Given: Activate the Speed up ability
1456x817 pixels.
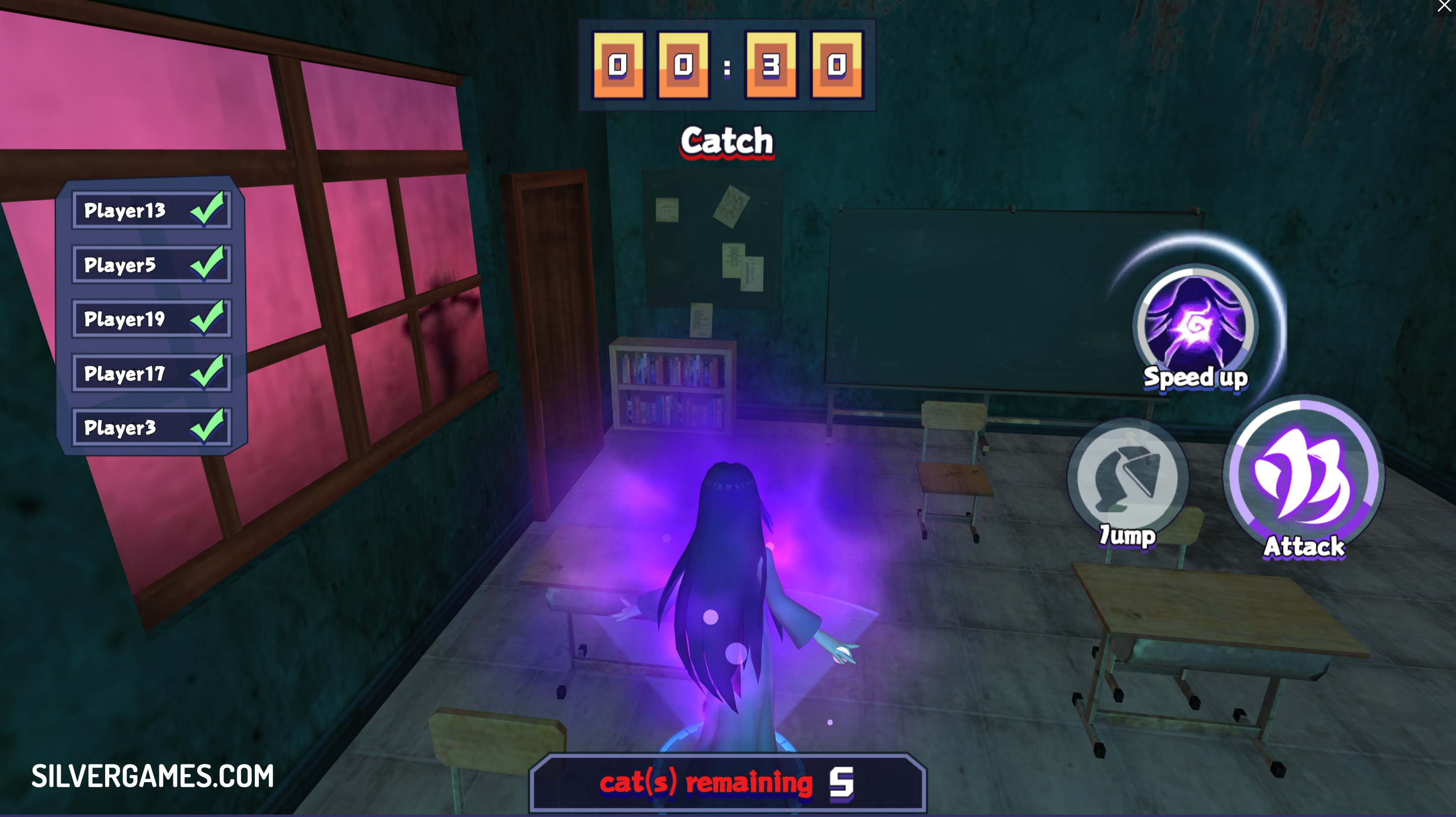Looking at the screenshot, I should pos(1195,326).
